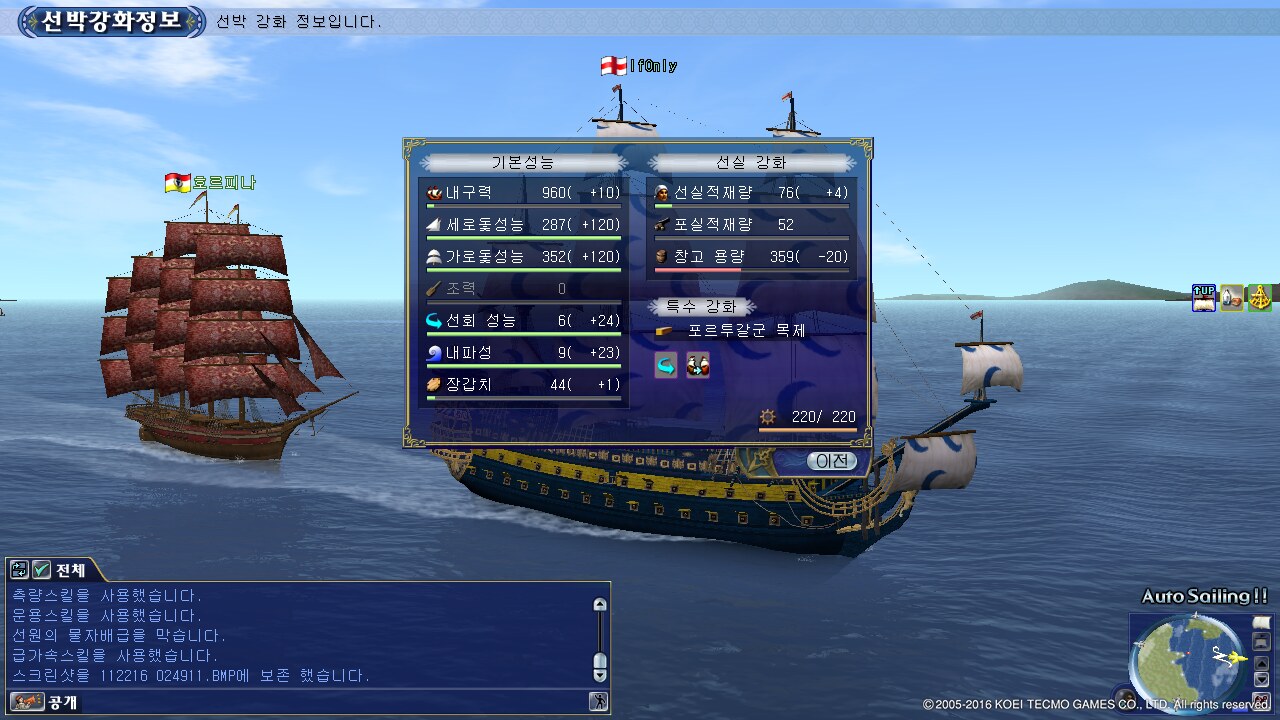This screenshot has height=720, width=1280.
Task: Select the crew swap enhancement icon
Action: tap(697, 366)
